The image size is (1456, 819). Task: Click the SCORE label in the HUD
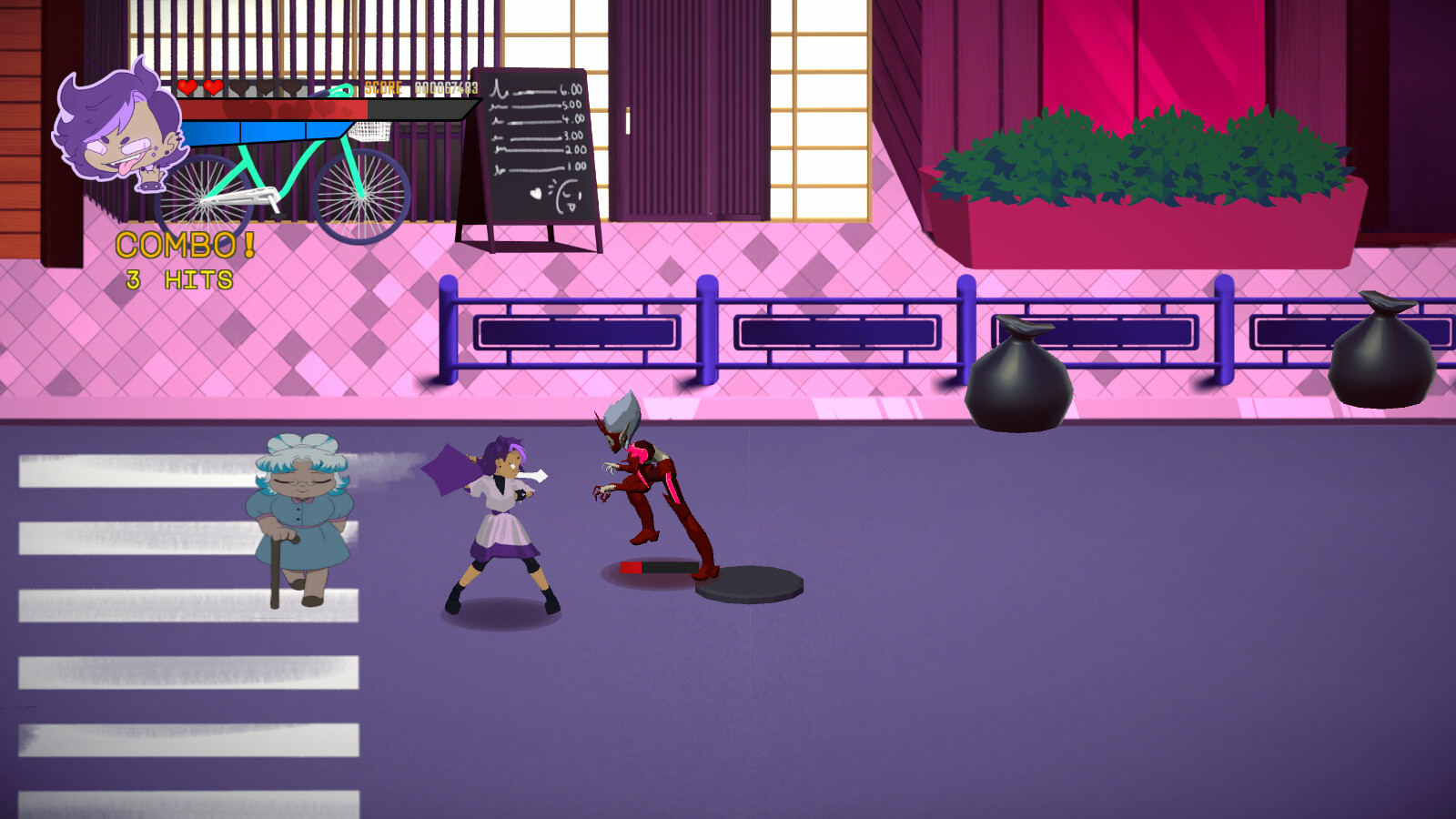[x=384, y=86]
